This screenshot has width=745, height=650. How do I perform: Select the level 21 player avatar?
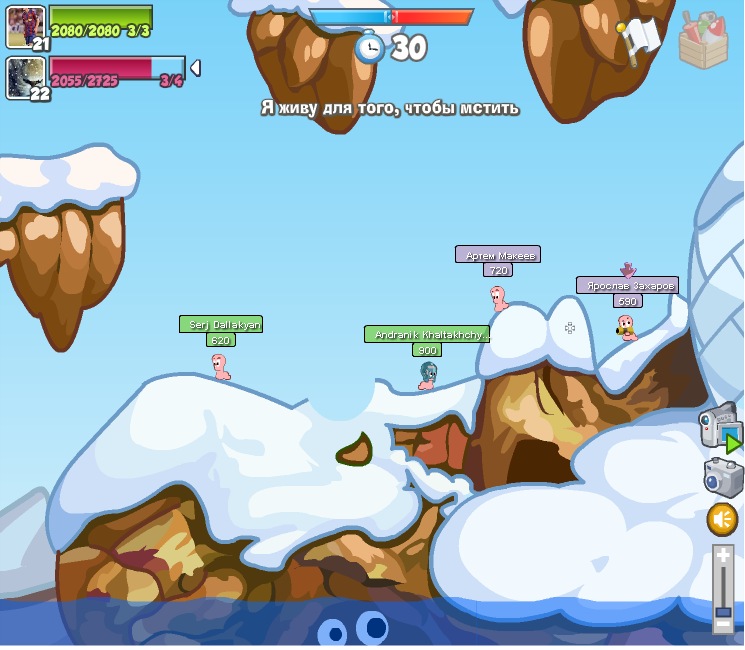pyautogui.click(x=25, y=26)
